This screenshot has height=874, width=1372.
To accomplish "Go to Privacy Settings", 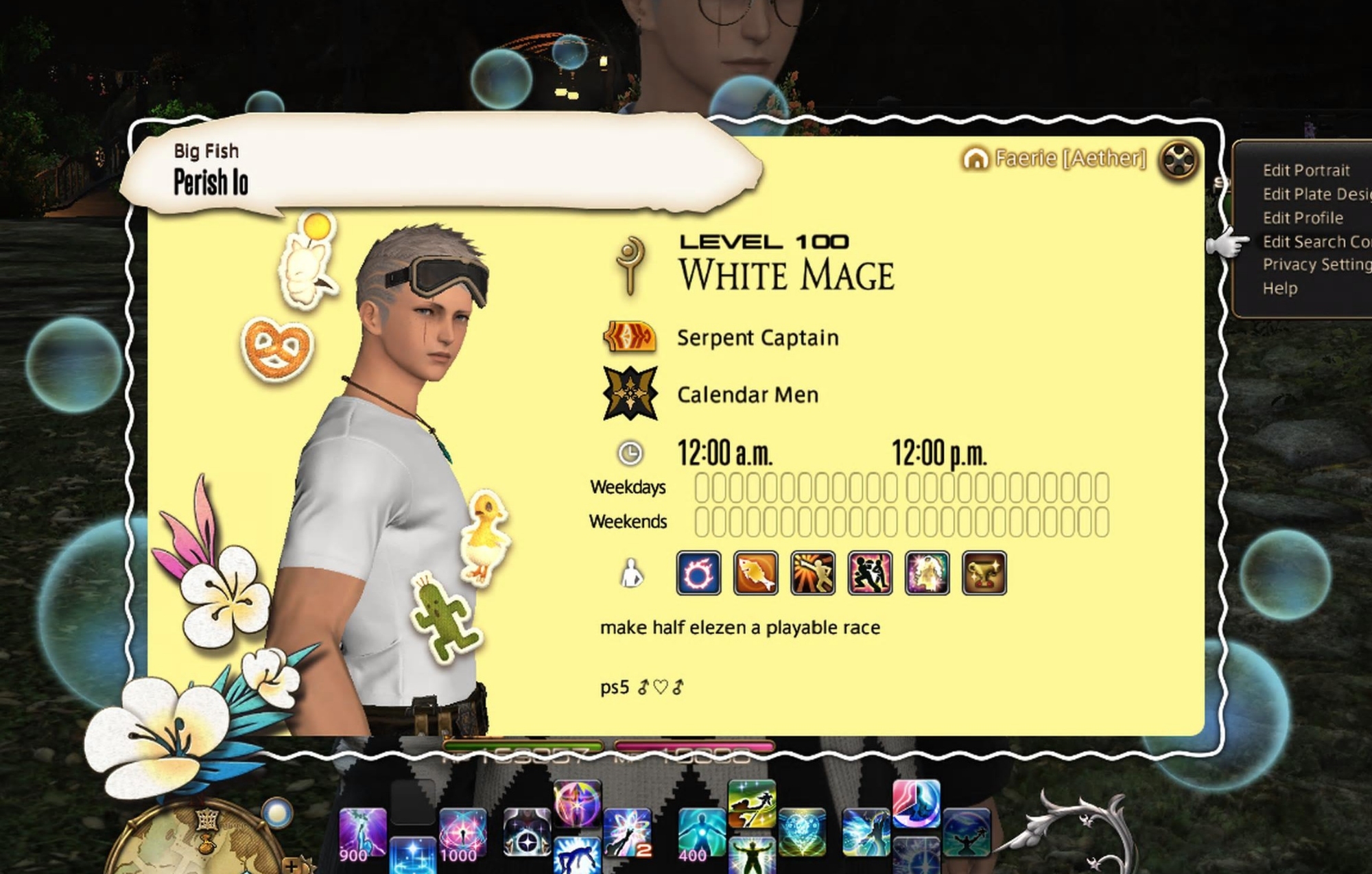I will tap(1316, 265).
